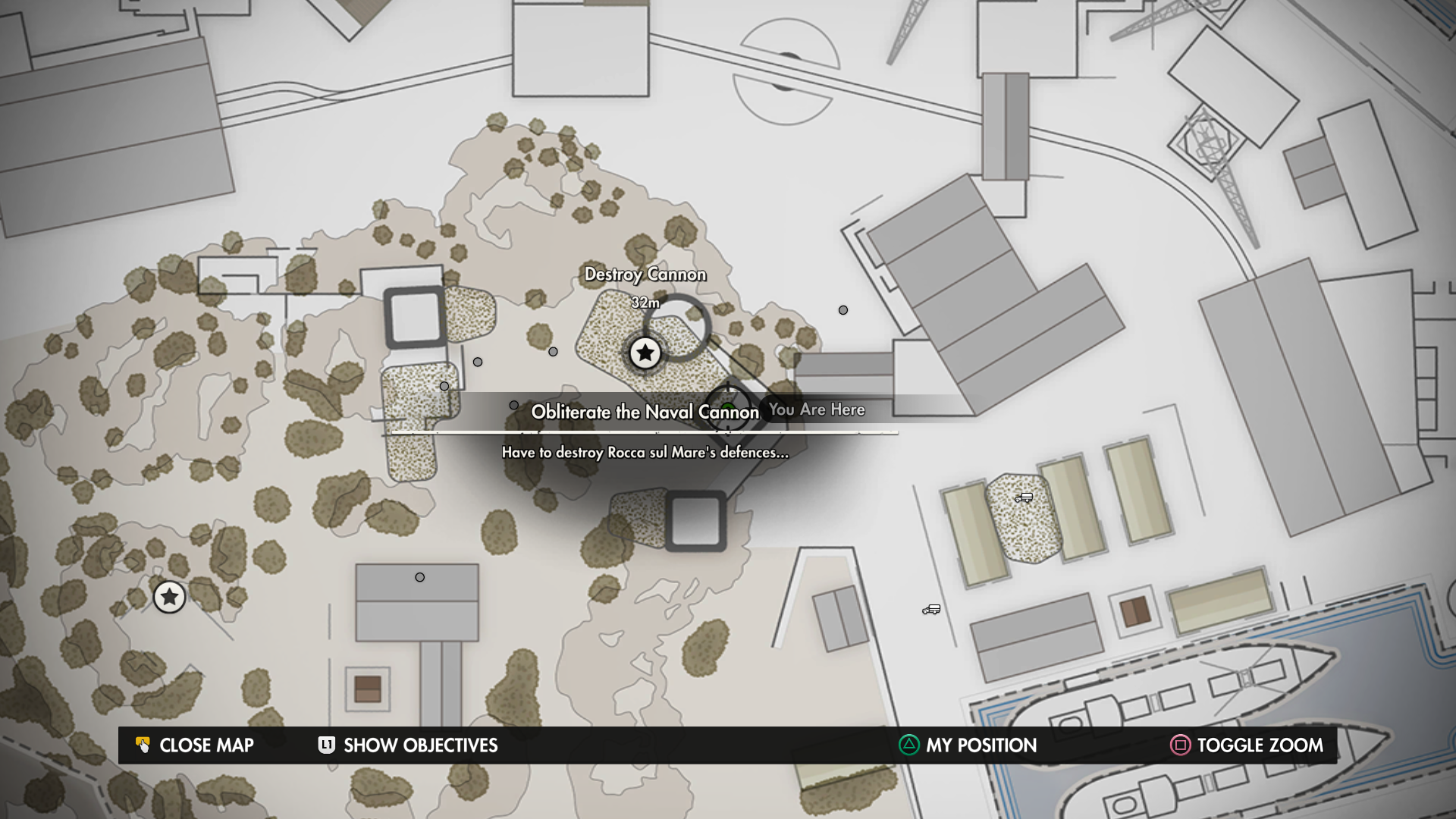Close the map view

(195, 745)
